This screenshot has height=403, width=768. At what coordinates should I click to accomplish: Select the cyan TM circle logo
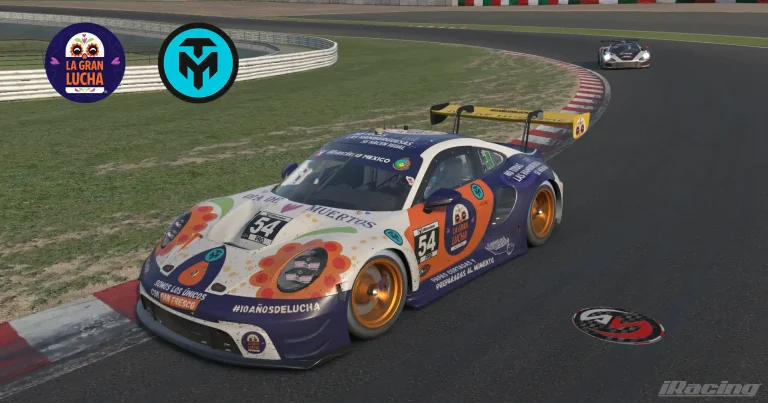198,63
